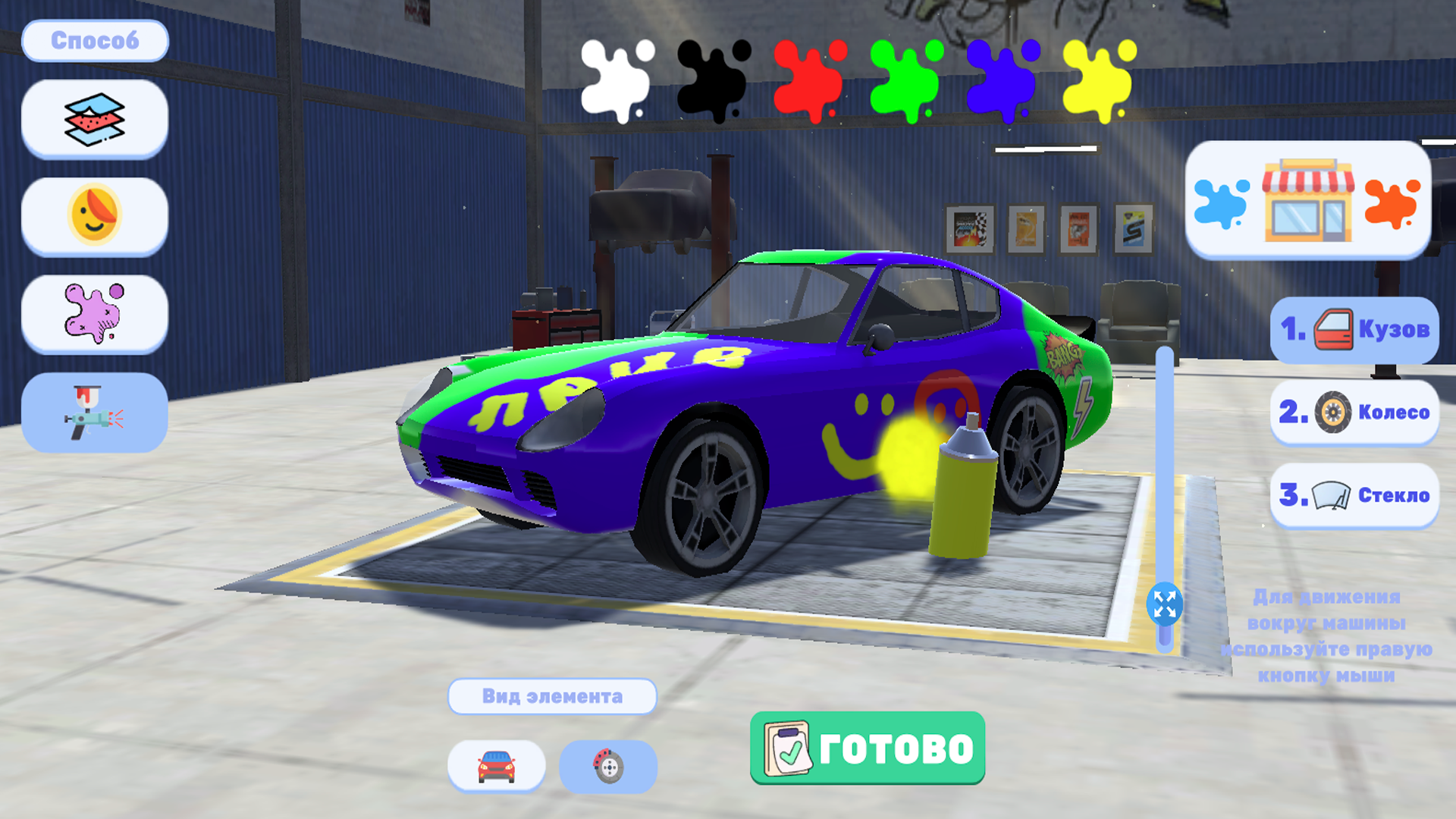Click the Вид элемента label
1456x819 pixels.
pos(552,695)
